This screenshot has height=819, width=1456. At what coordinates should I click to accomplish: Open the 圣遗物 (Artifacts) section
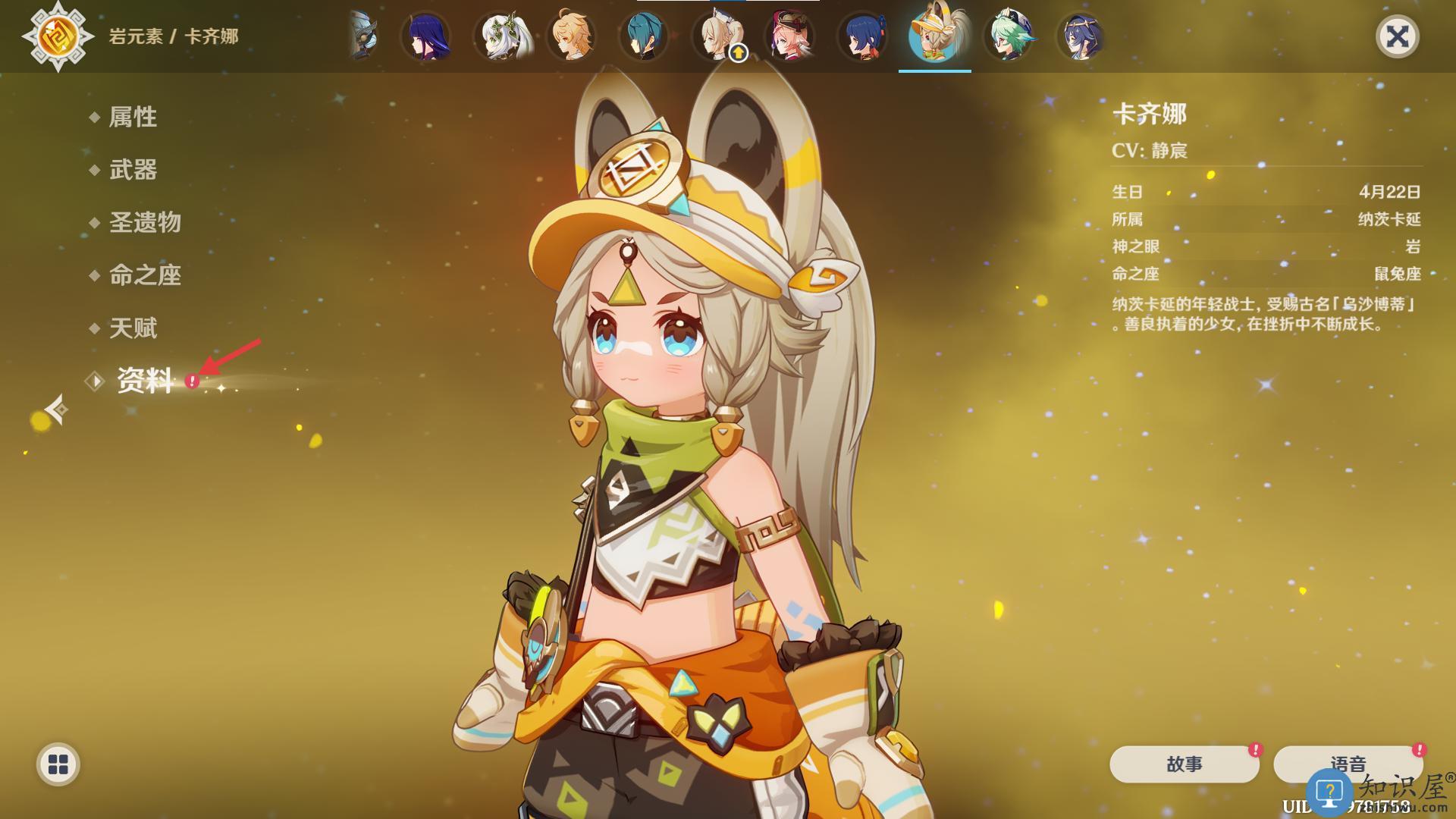(x=145, y=222)
